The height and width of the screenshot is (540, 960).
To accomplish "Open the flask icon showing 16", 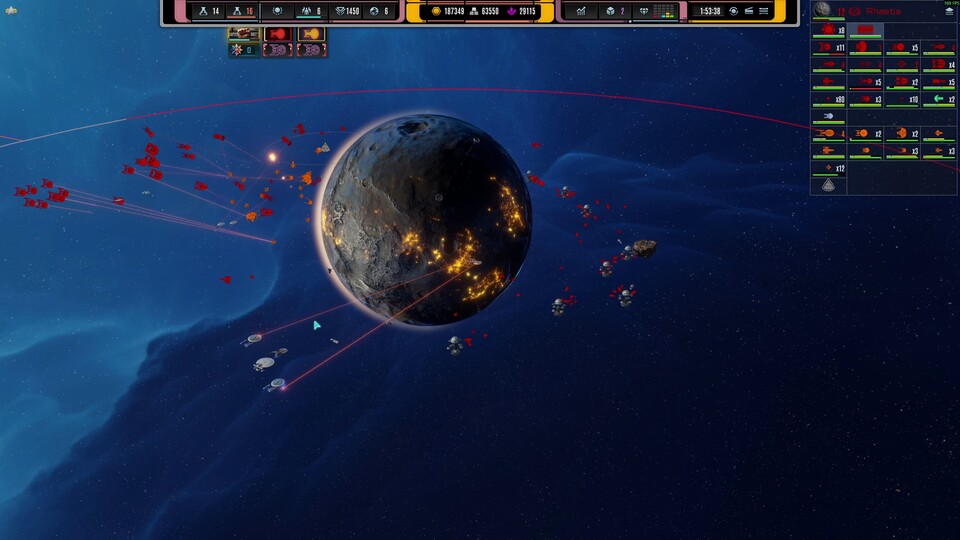I will pos(236,11).
